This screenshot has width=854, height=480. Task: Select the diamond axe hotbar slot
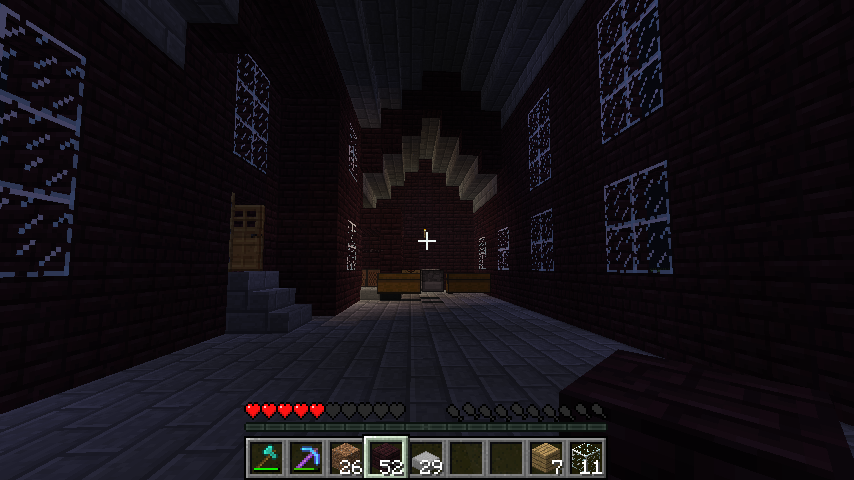point(266,458)
